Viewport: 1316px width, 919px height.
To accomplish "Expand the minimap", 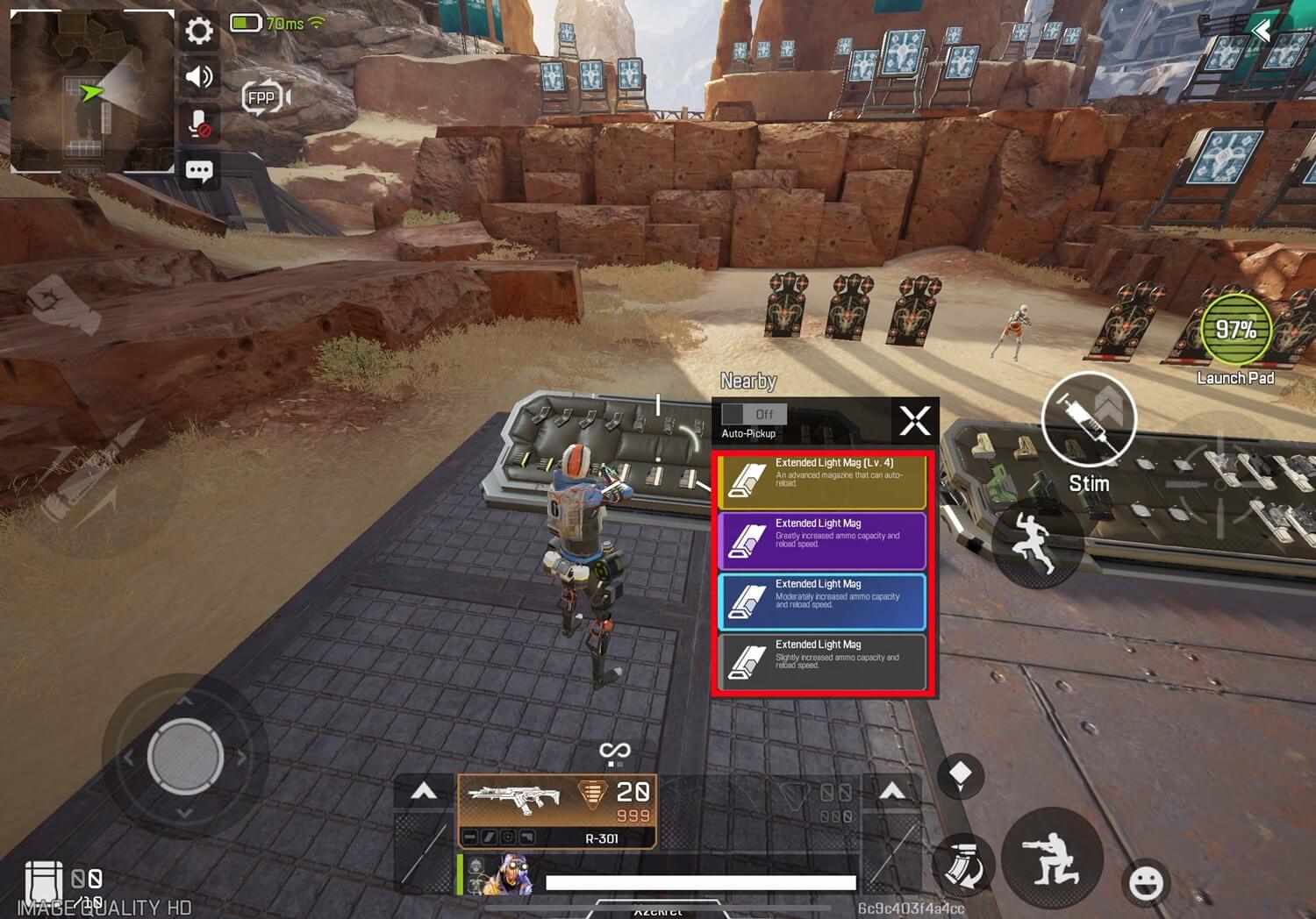I will coord(91,91).
